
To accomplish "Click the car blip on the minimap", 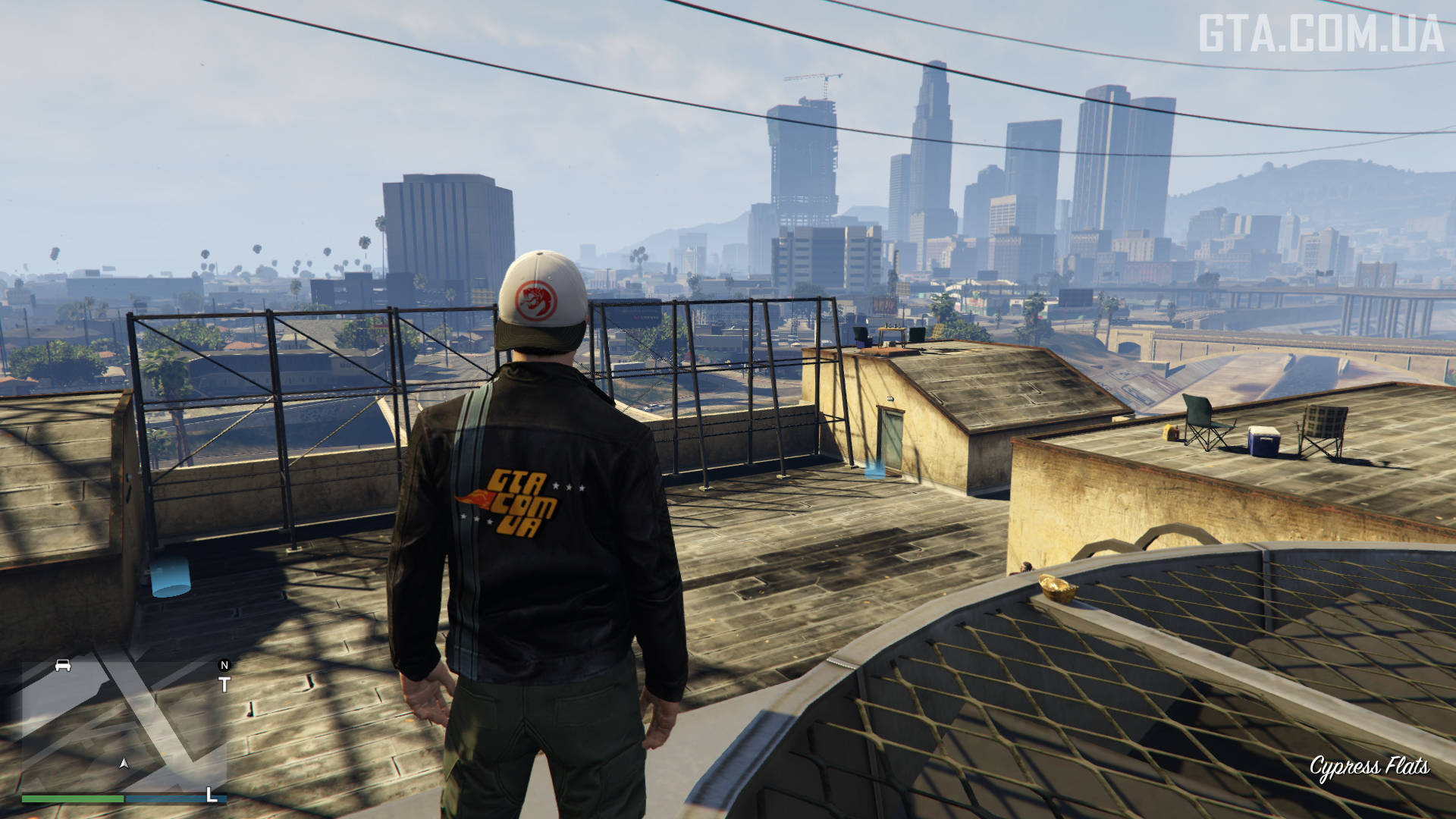I will 63,666.
